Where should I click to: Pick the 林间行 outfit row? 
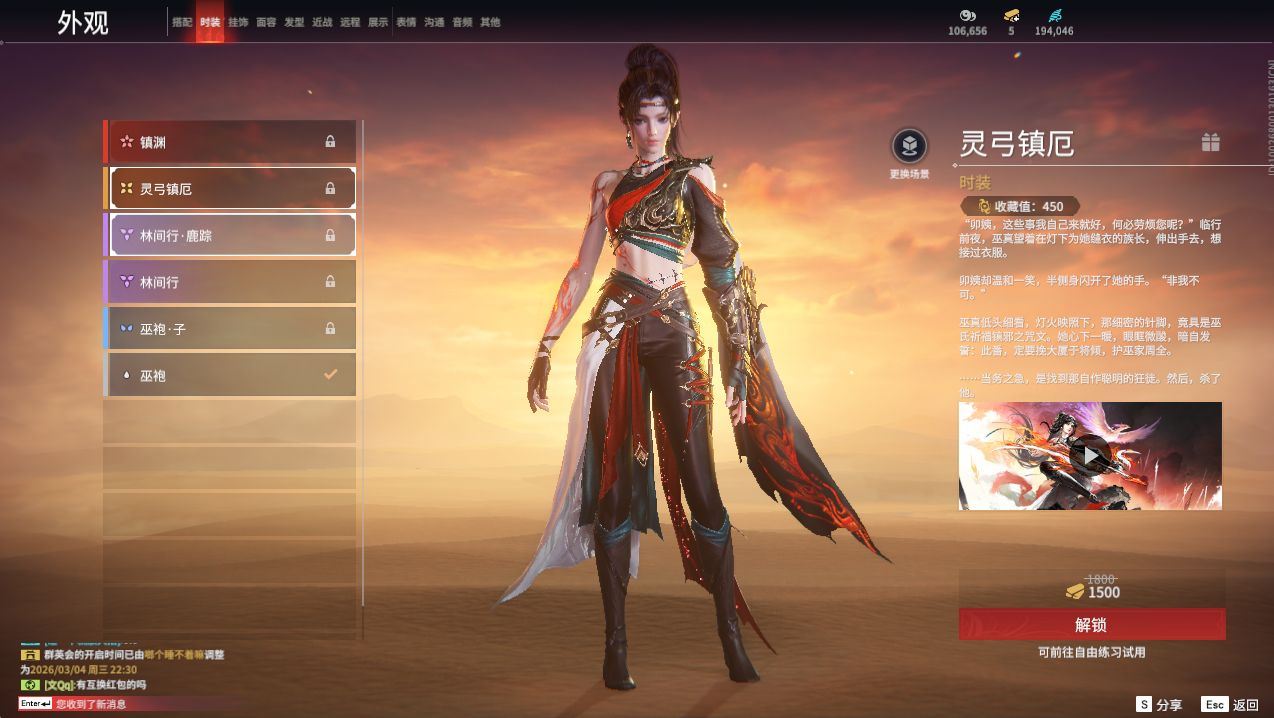pyautogui.click(x=231, y=282)
